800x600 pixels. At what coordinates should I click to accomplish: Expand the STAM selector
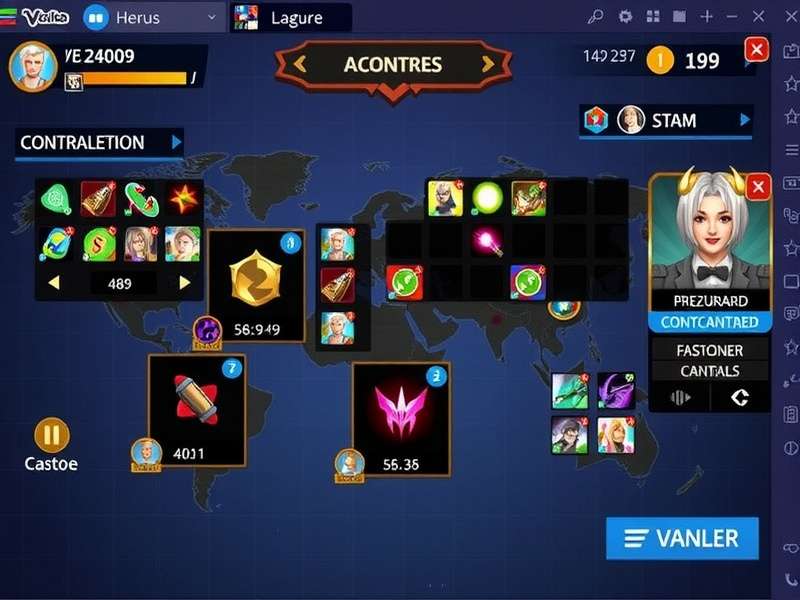pos(744,120)
